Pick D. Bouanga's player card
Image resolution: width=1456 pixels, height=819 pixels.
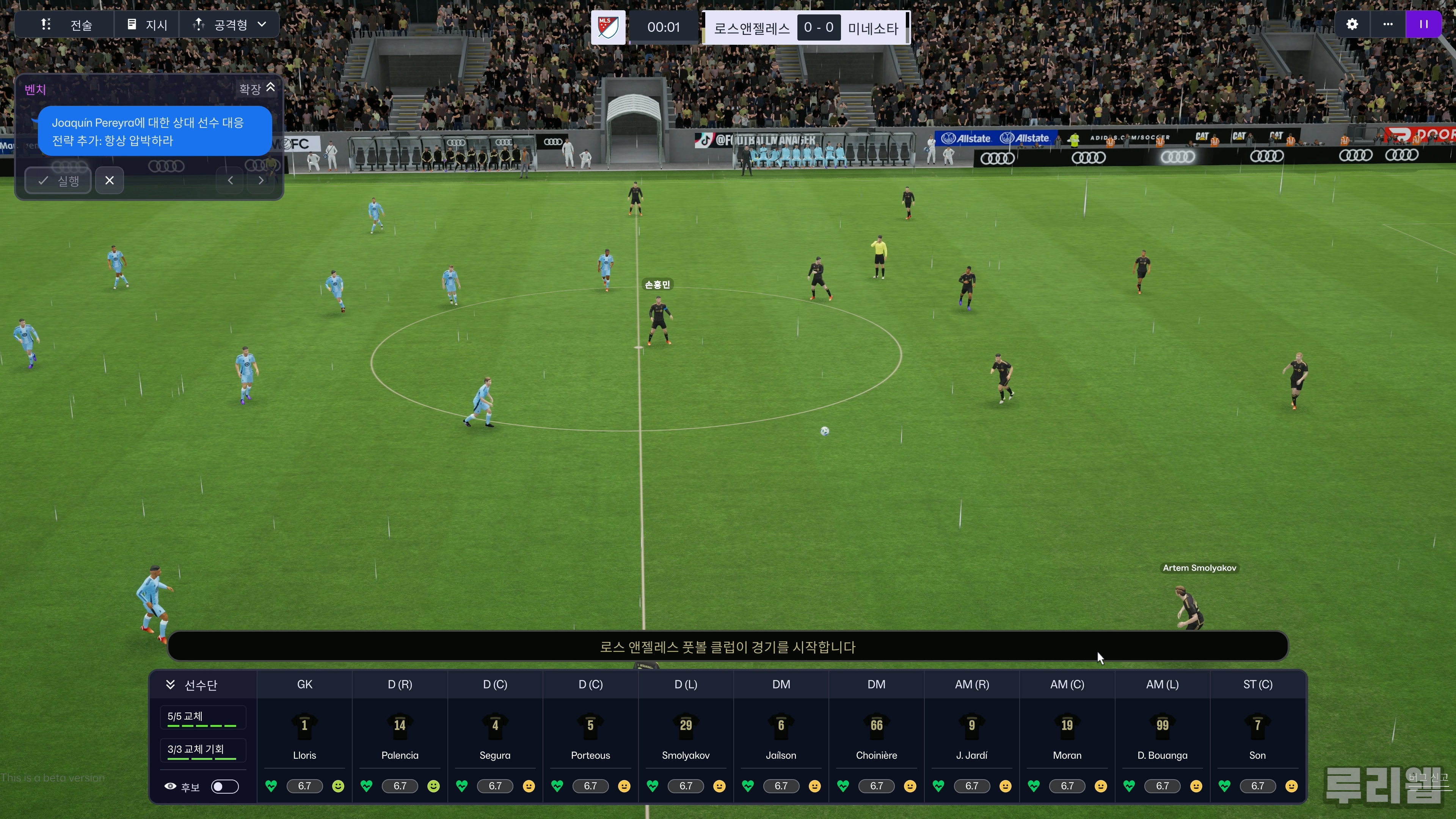(x=1162, y=735)
